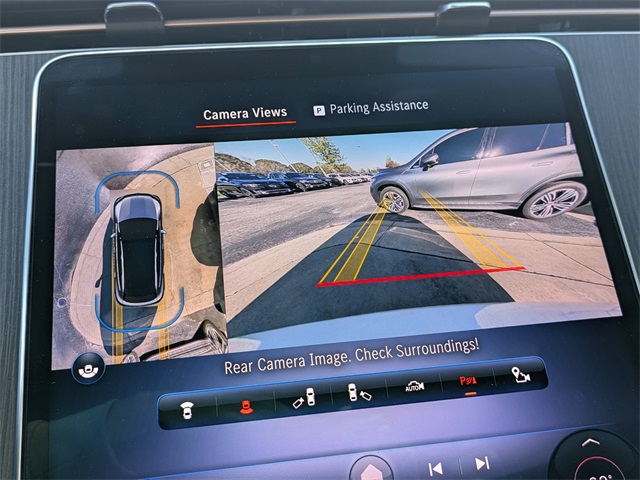640x480 pixels.
Task: Activate the rear side camera view icon
Action: 358,392
